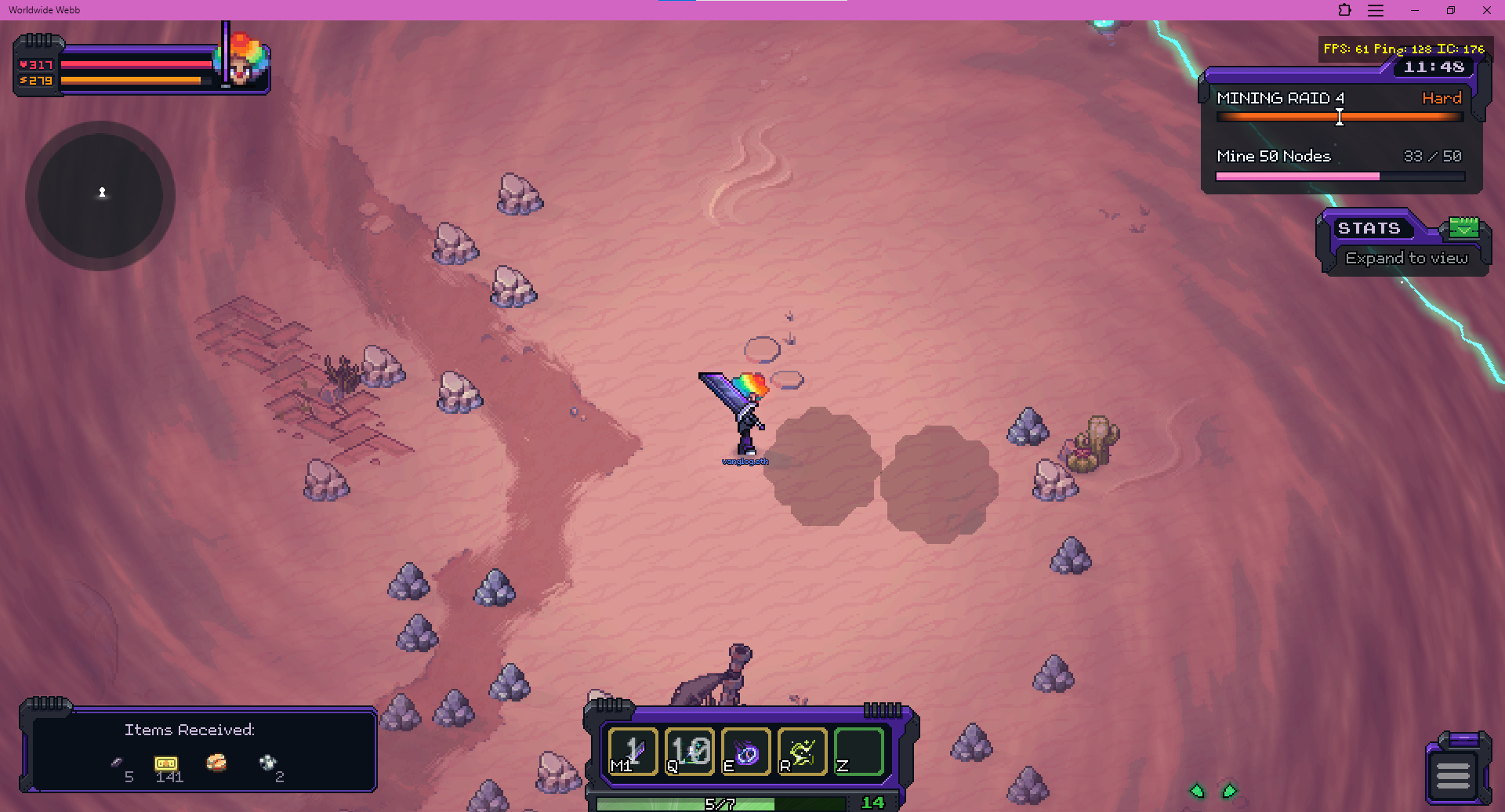Cast the purple orb E ability
1505x812 pixels.
pos(746,752)
